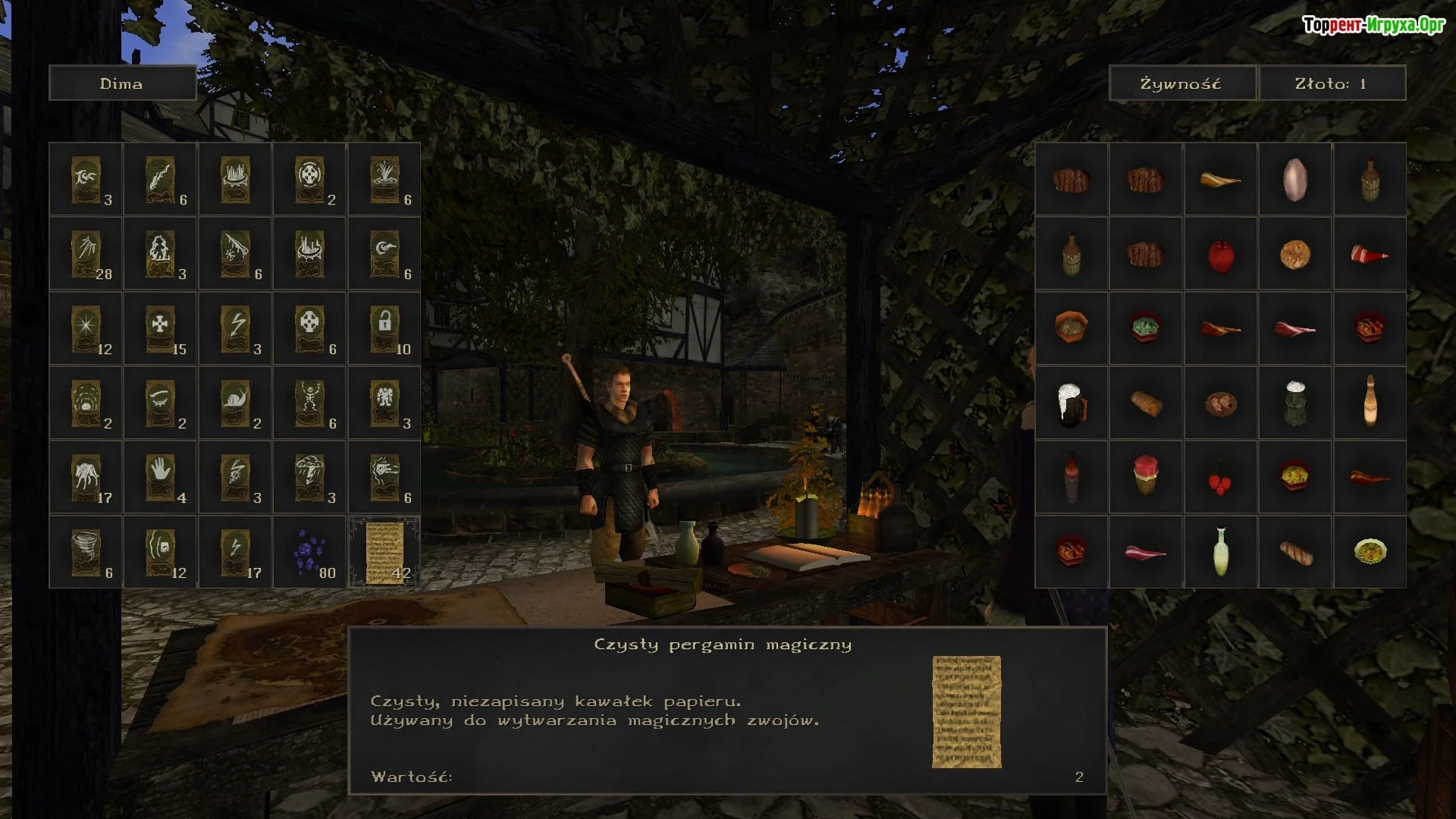Choose the skeleton summoning scroll
The height and width of the screenshot is (819, 1456).
tap(309, 403)
